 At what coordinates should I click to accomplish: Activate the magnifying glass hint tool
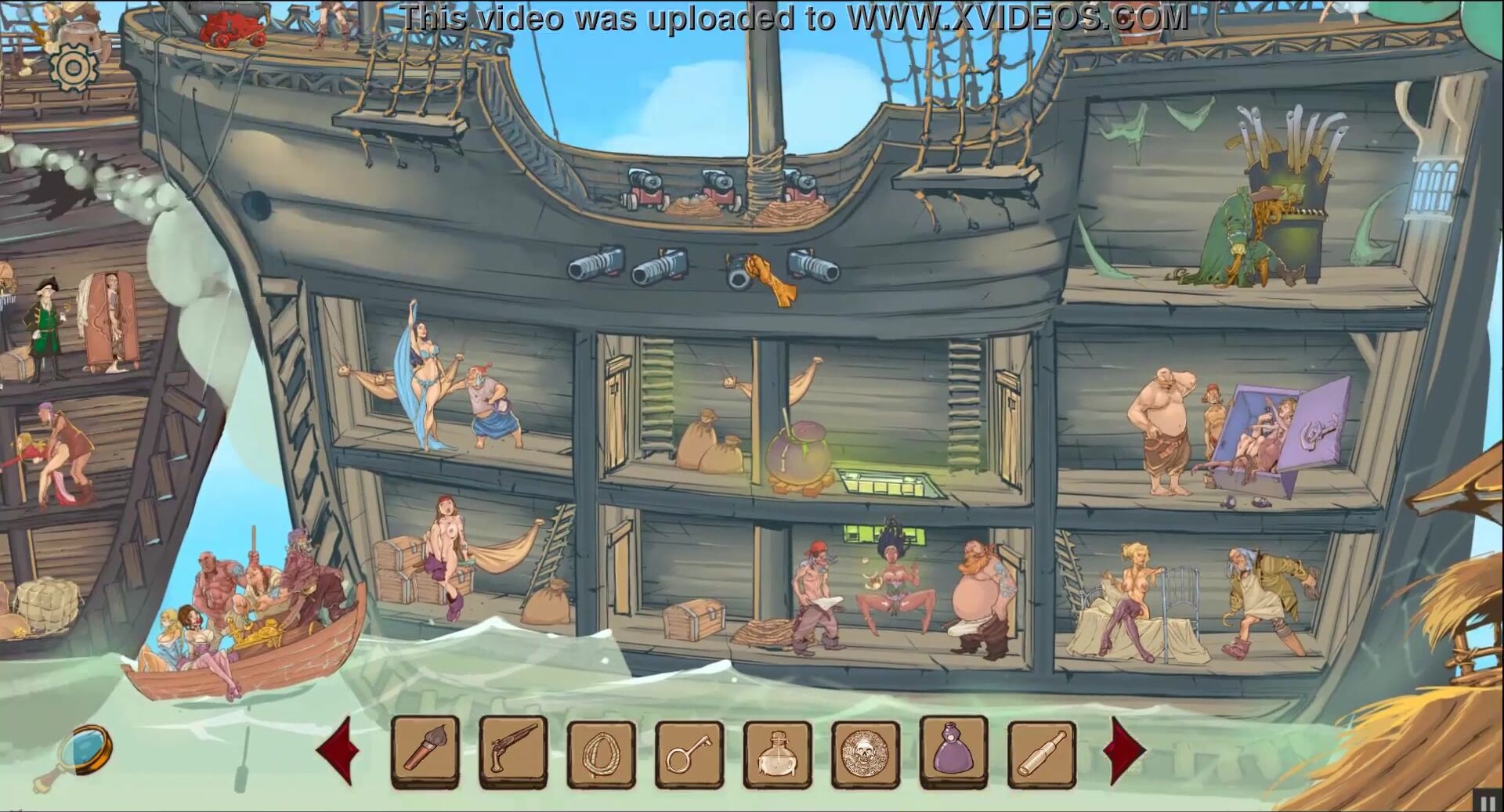click(x=85, y=750)
